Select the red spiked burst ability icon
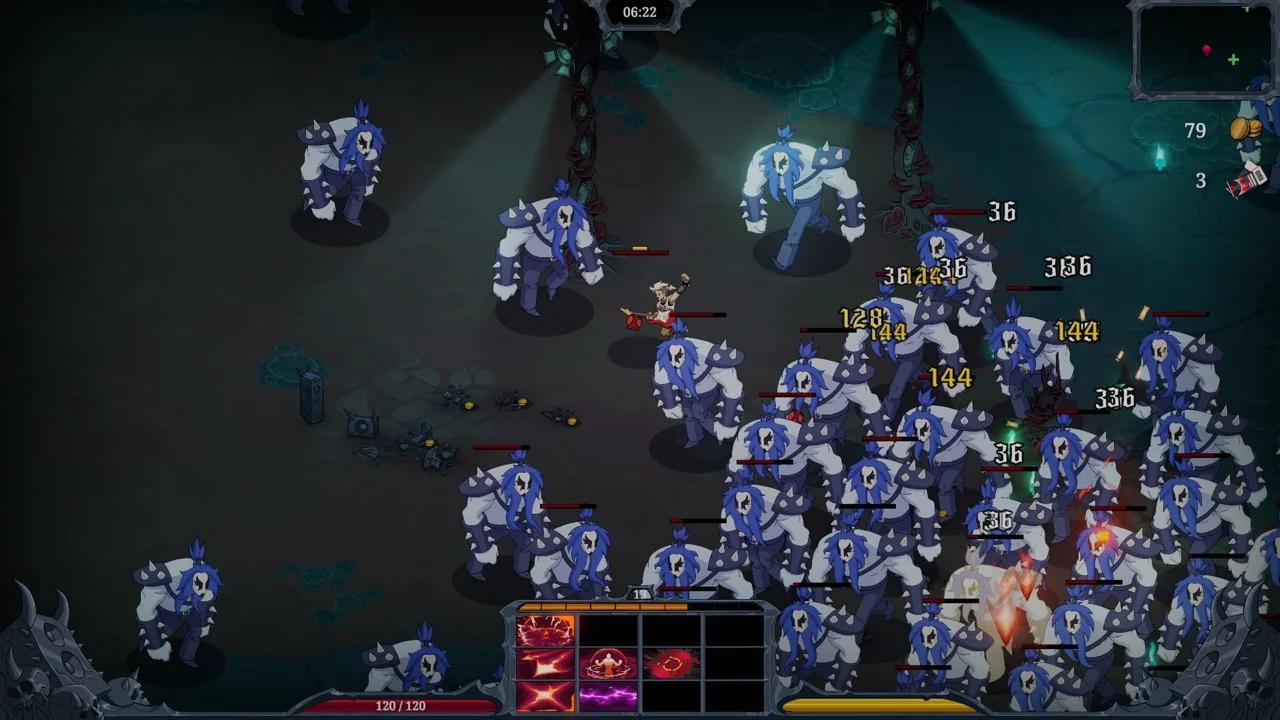This screenshot has height=720, width=1280. click(x=545, y=631)
